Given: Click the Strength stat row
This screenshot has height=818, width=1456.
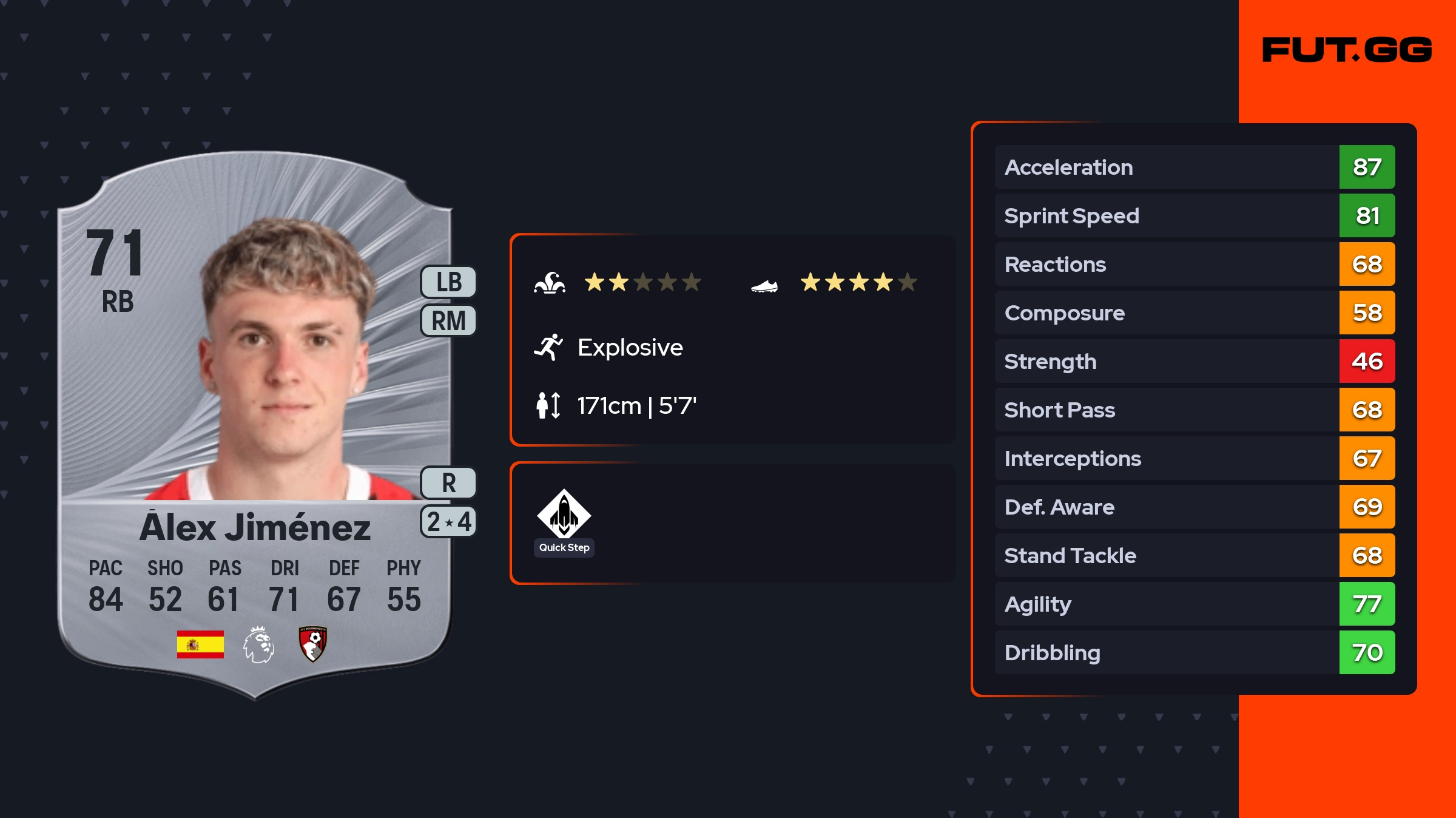Looking at the screenshot, I should coord(1194,361).
